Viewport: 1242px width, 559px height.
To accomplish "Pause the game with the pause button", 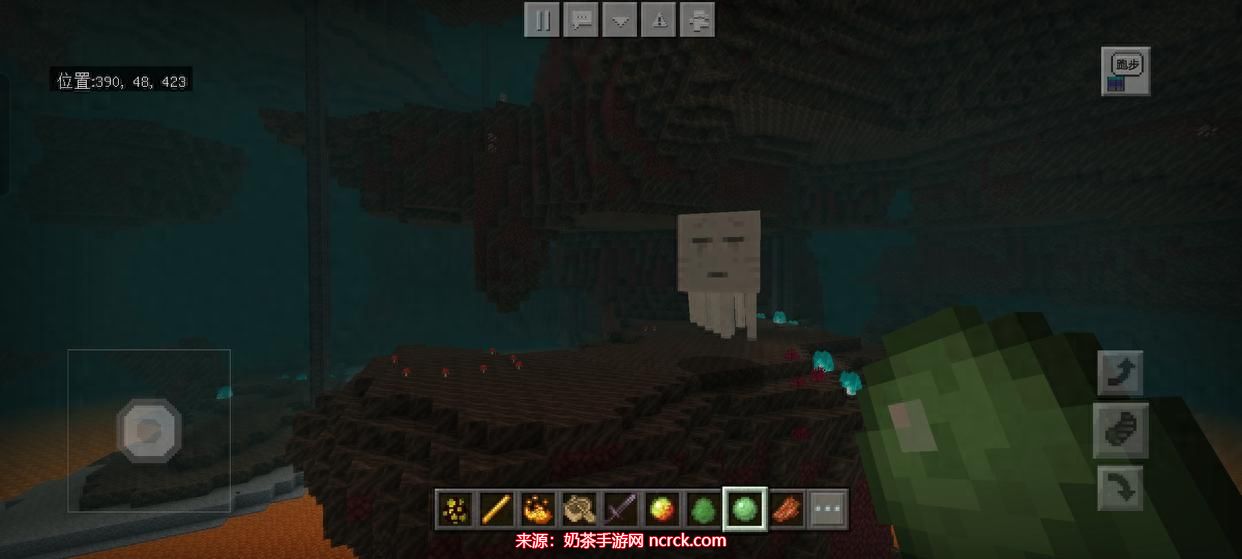I will tap(541, 20).
